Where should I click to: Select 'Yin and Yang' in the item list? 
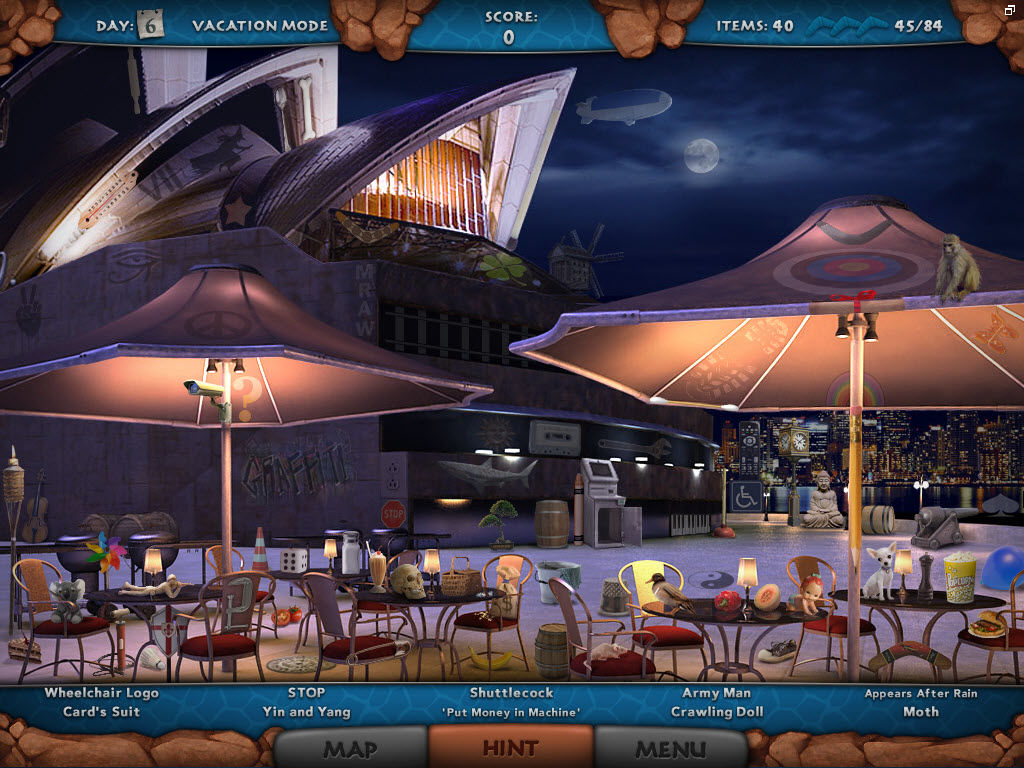(x=306, y=712)
